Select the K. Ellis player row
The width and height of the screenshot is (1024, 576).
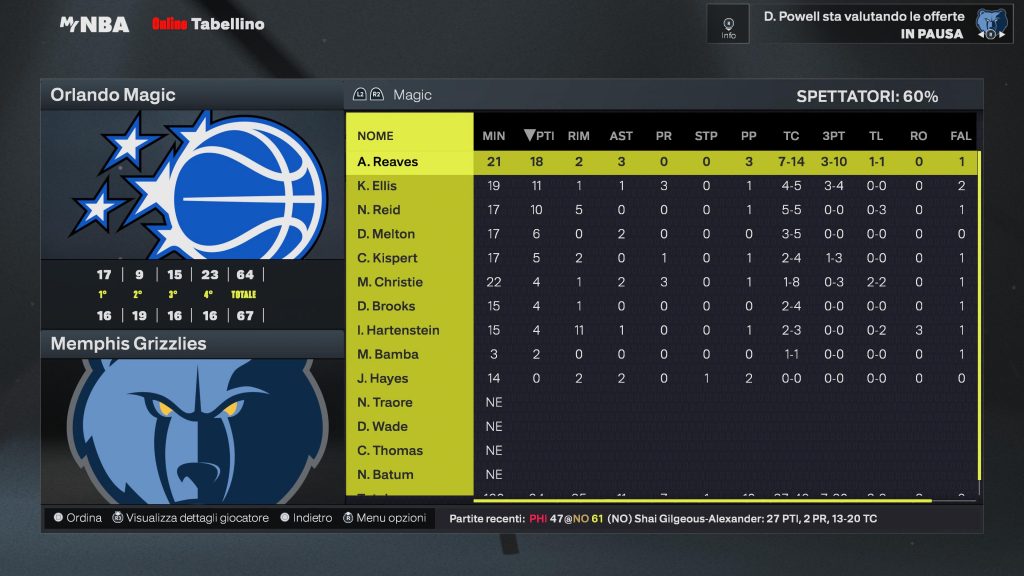tap(378, 186)
